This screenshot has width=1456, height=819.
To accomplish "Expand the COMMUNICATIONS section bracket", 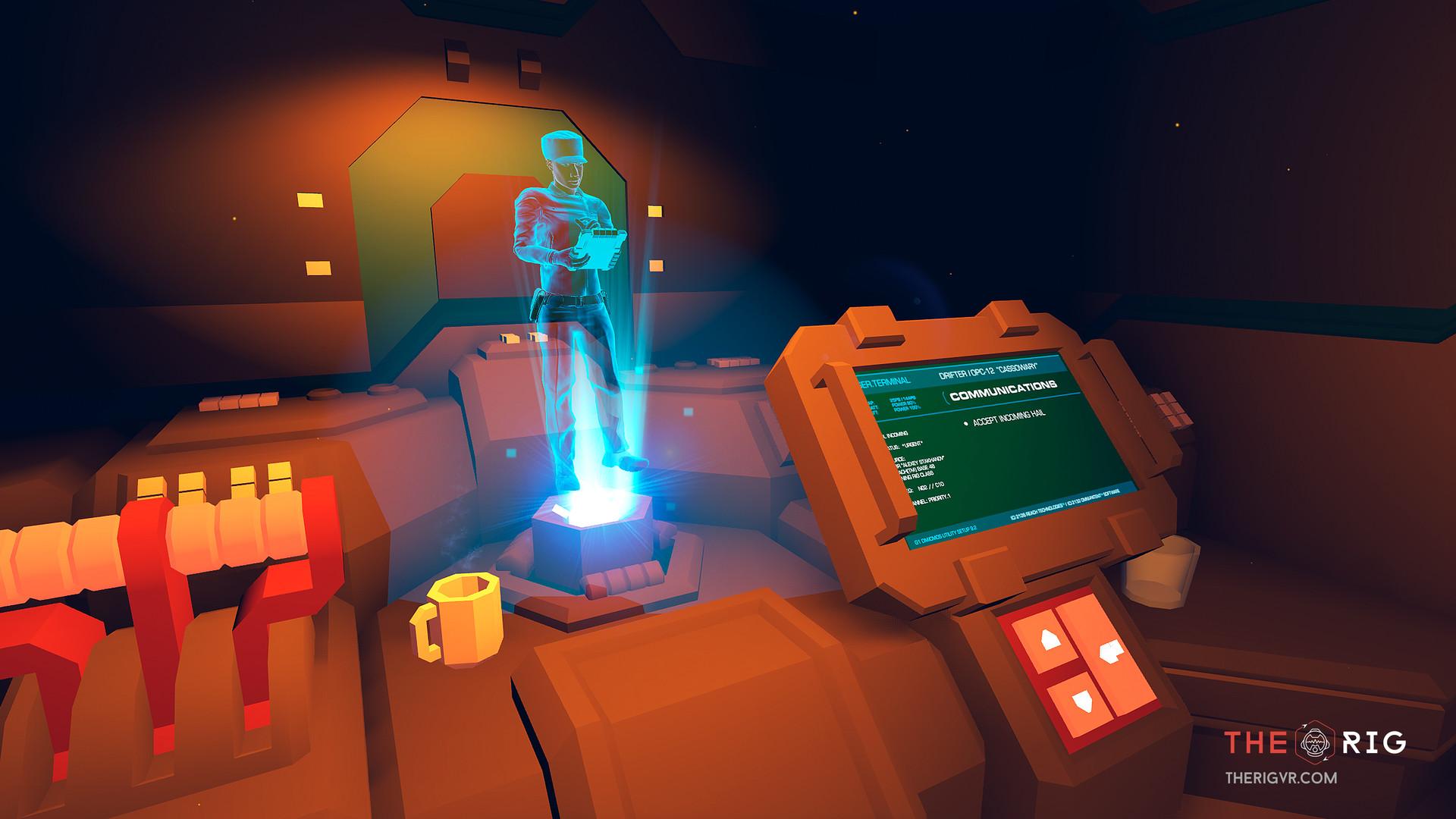I will [946, 397].
